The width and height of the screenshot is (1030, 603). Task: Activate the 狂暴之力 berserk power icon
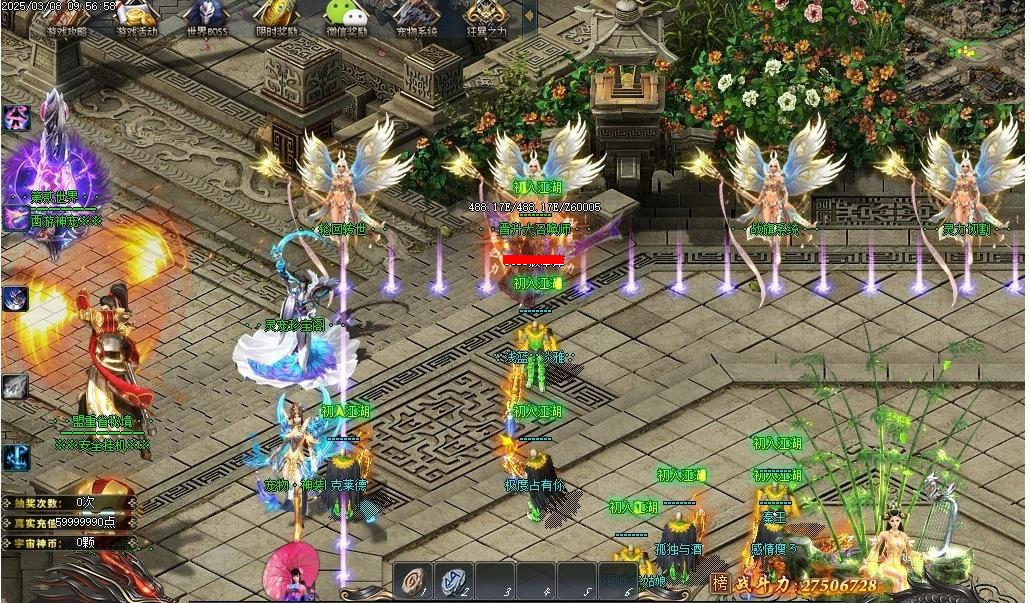pos(486,17)
